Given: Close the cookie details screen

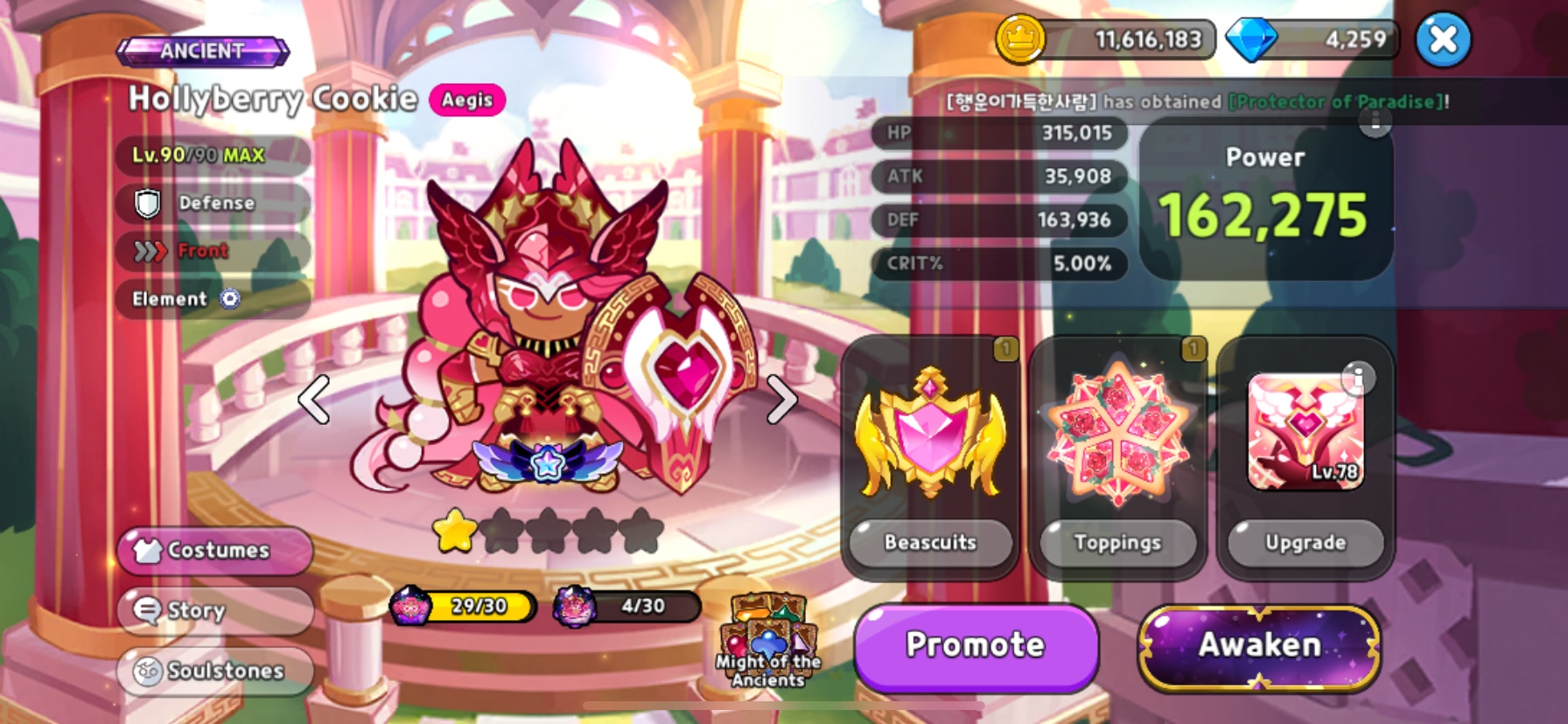Looking at the screenshot, I should [1443, 40].
